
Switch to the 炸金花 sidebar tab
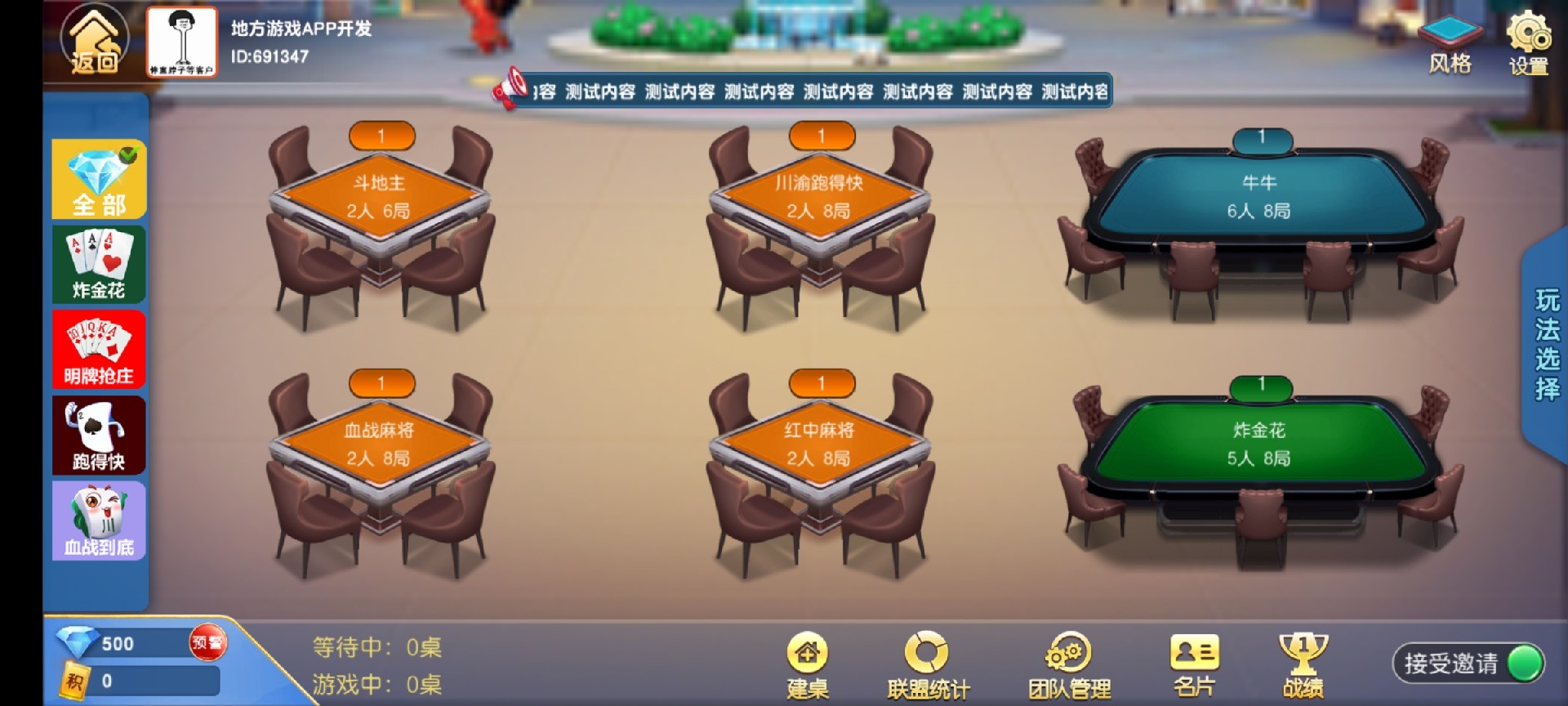point(98,266)
